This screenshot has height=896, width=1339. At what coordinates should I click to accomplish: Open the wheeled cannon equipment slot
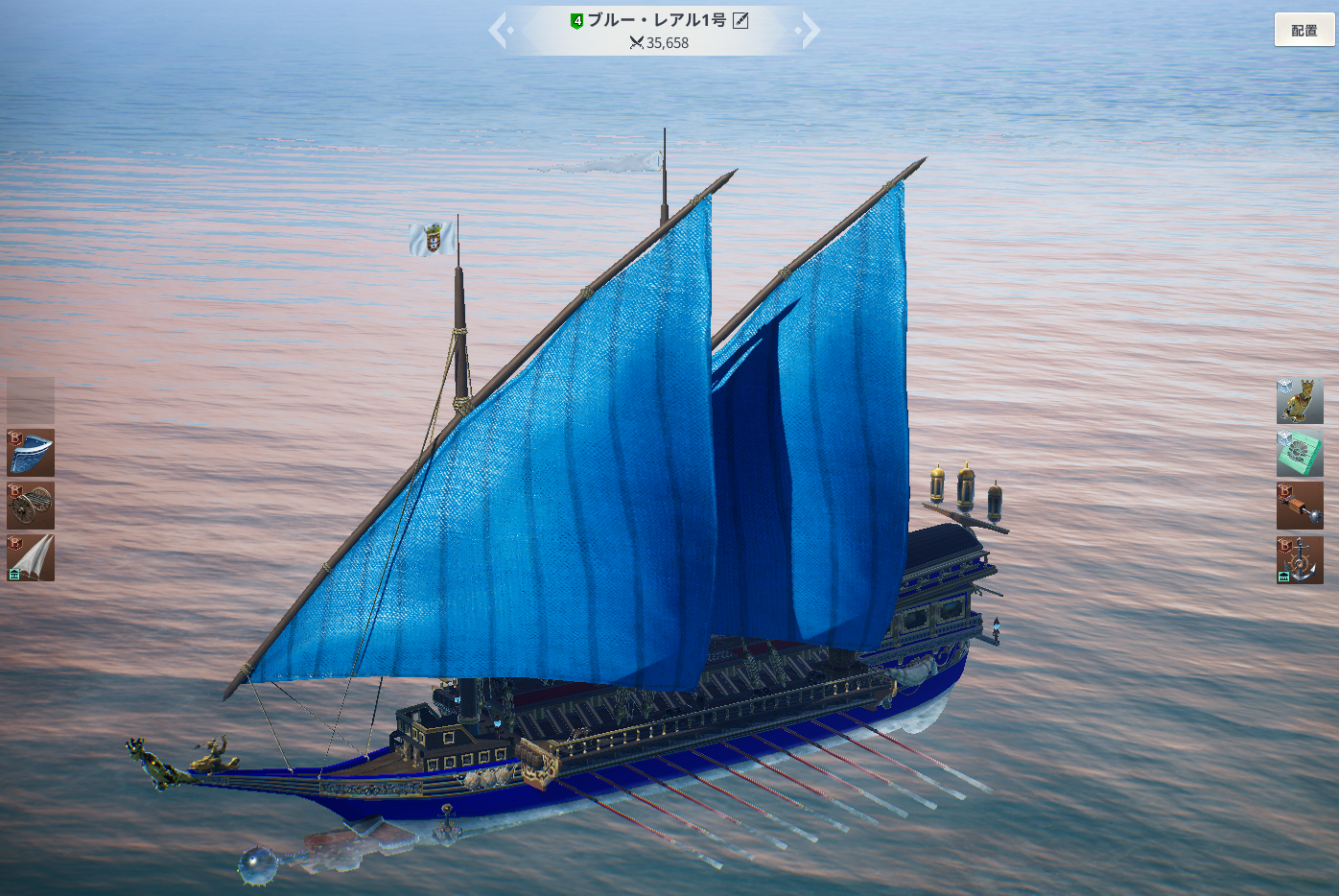[31, 506]
